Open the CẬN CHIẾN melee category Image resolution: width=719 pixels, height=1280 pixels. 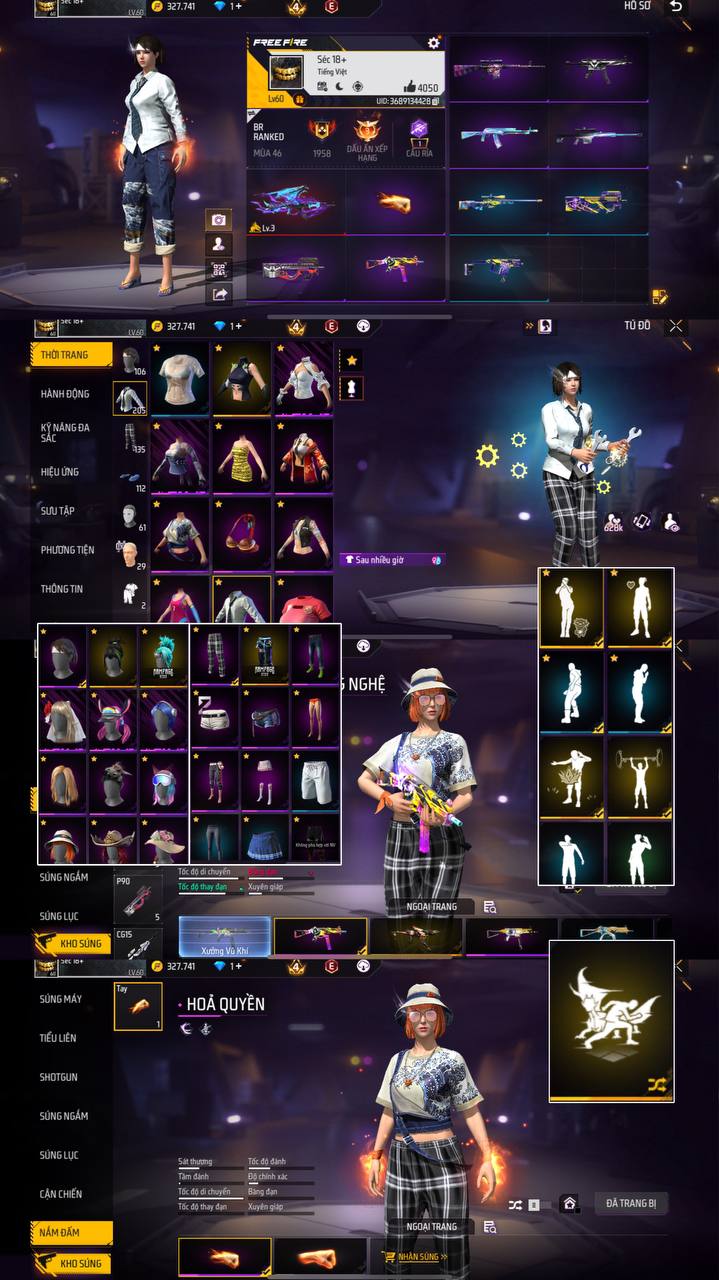[61, 1194]
